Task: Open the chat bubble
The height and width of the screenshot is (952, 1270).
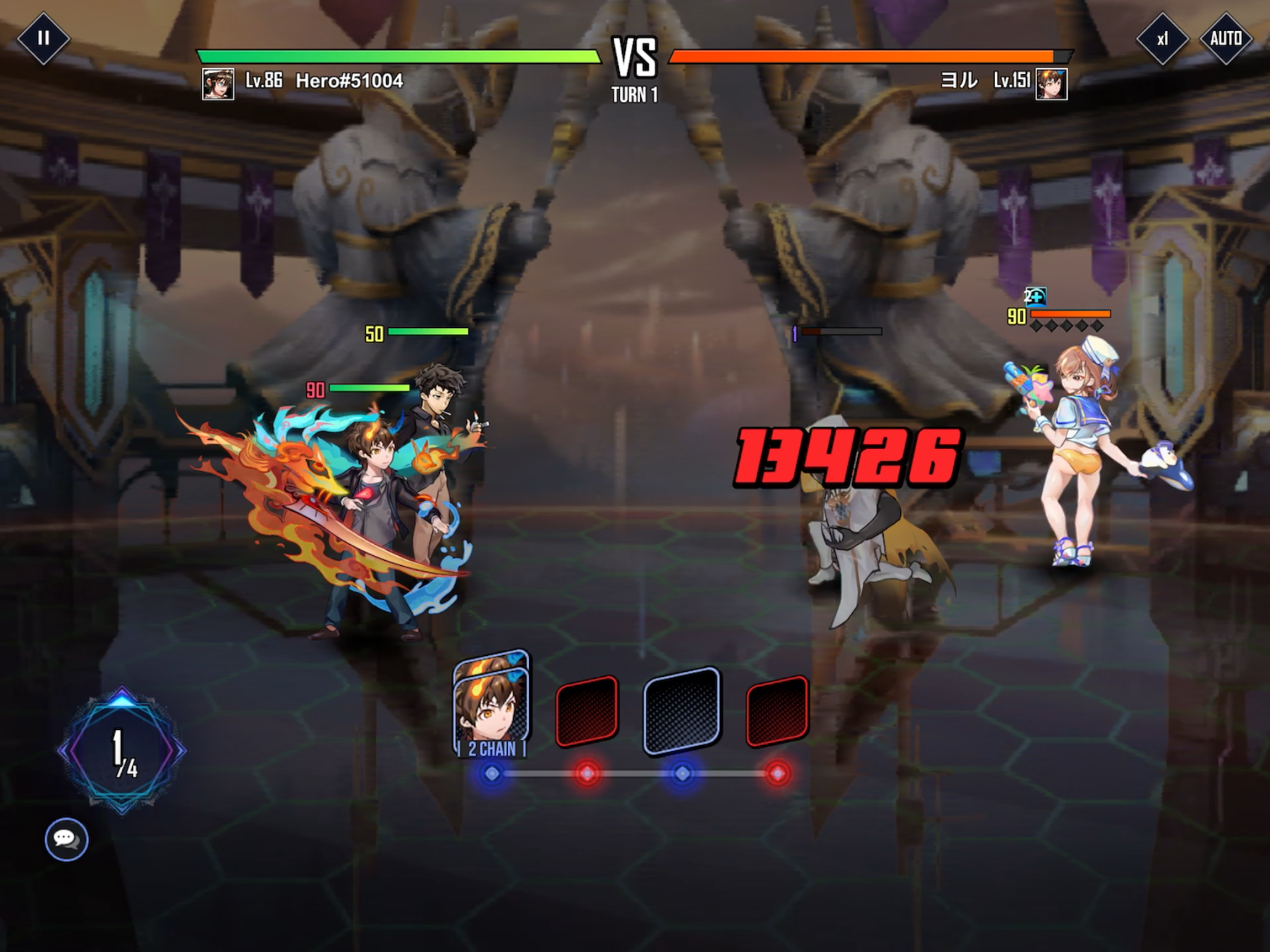Action: [x=66, y=839]
